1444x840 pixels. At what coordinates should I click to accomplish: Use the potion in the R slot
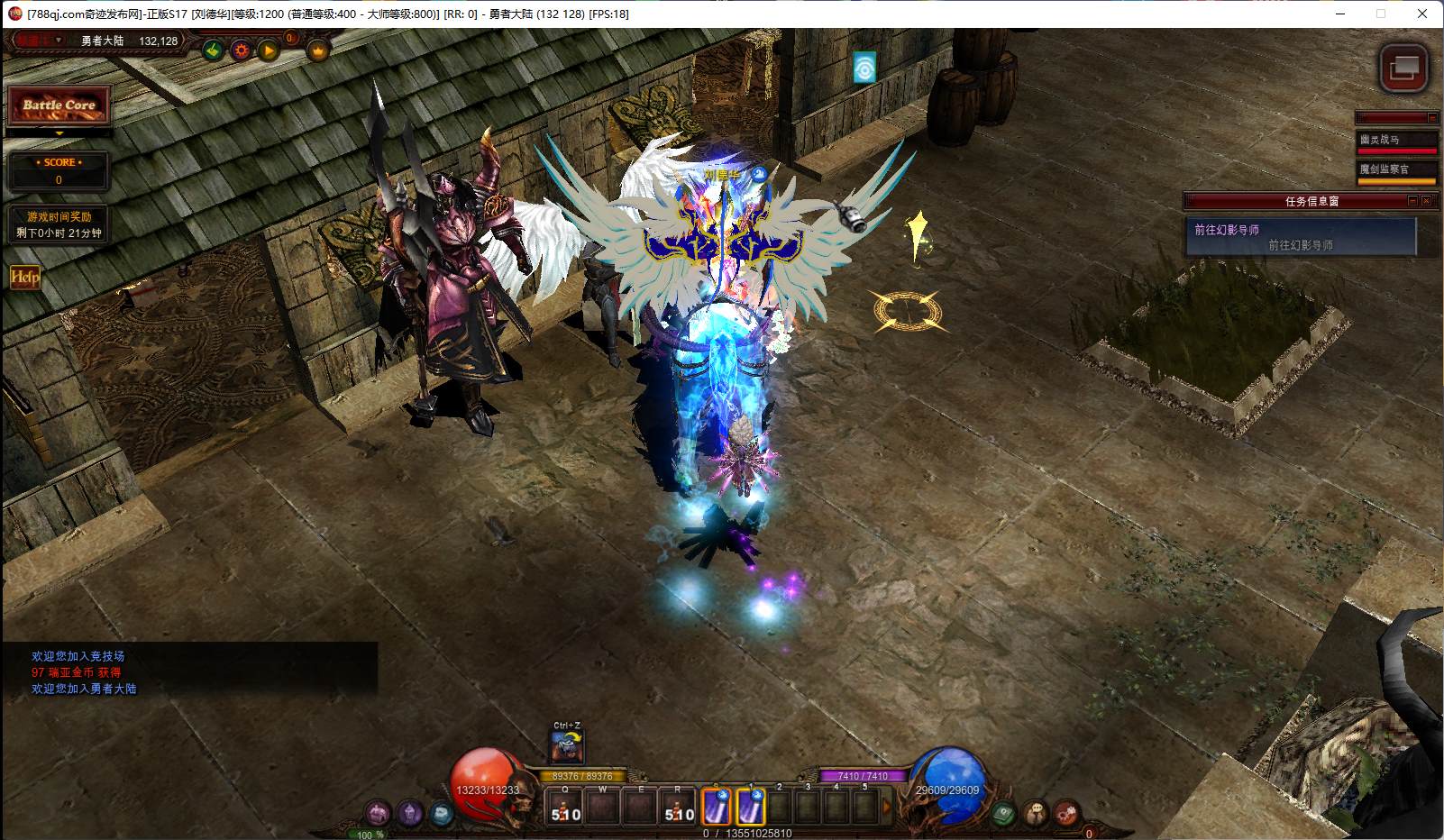tap(678, 808)
